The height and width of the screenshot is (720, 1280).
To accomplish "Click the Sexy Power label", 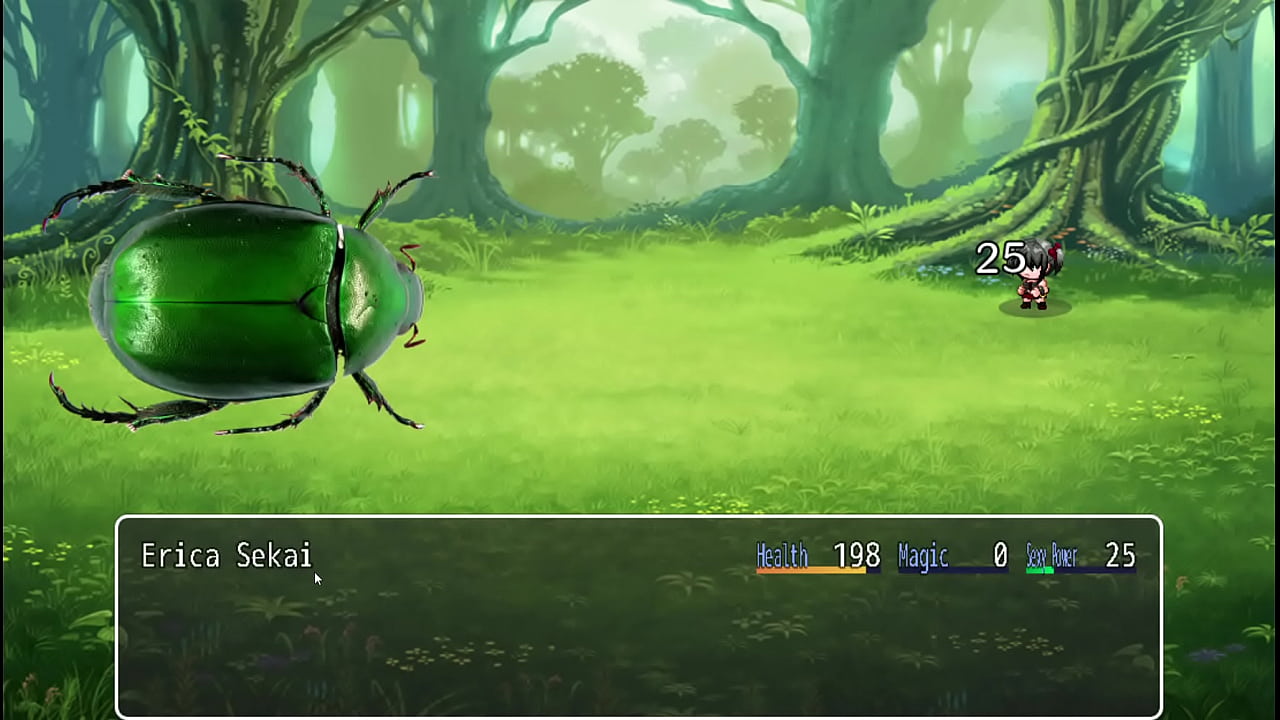I will pos(1052,555).
